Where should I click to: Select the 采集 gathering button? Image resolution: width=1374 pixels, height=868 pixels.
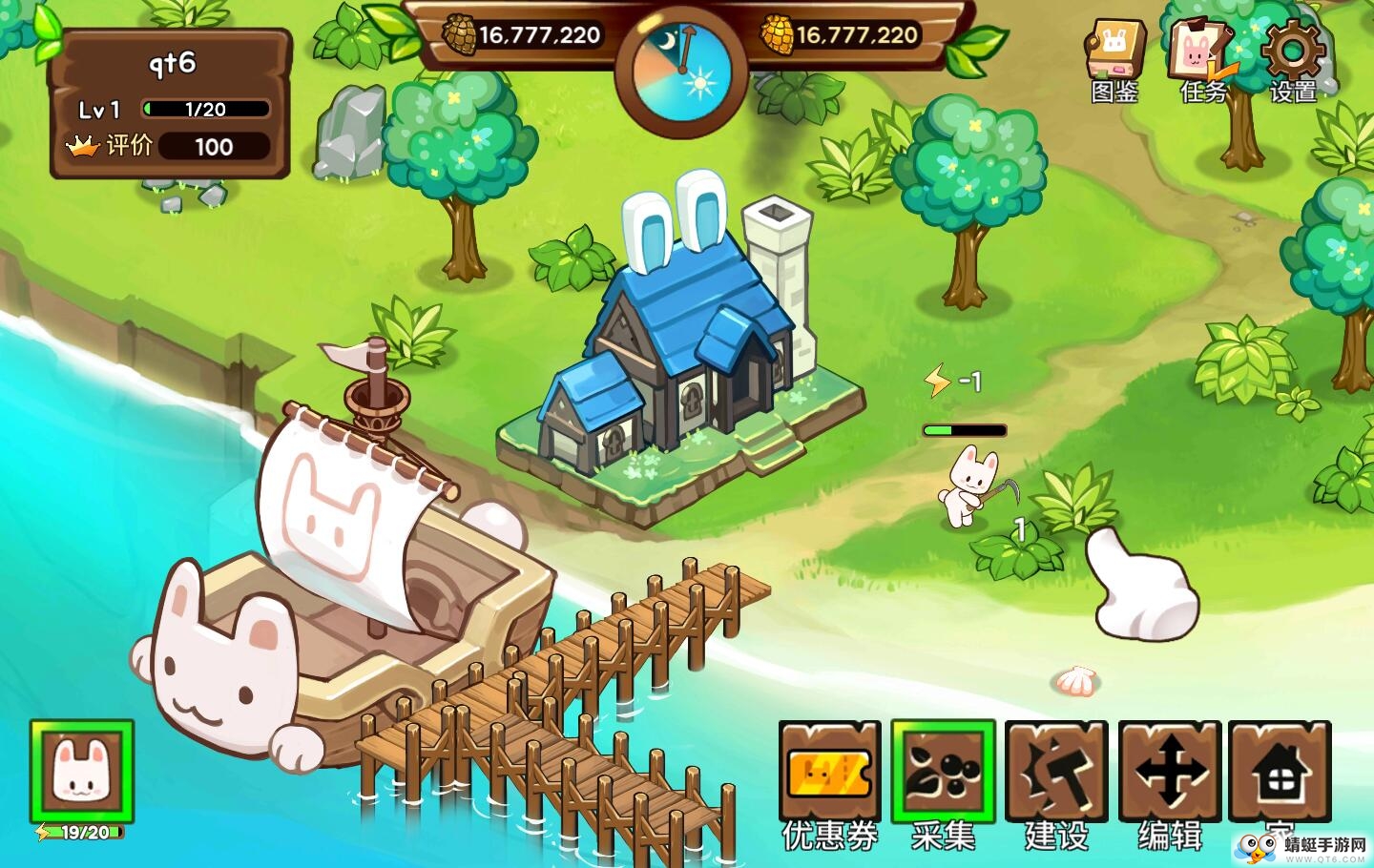pos(943,772)
